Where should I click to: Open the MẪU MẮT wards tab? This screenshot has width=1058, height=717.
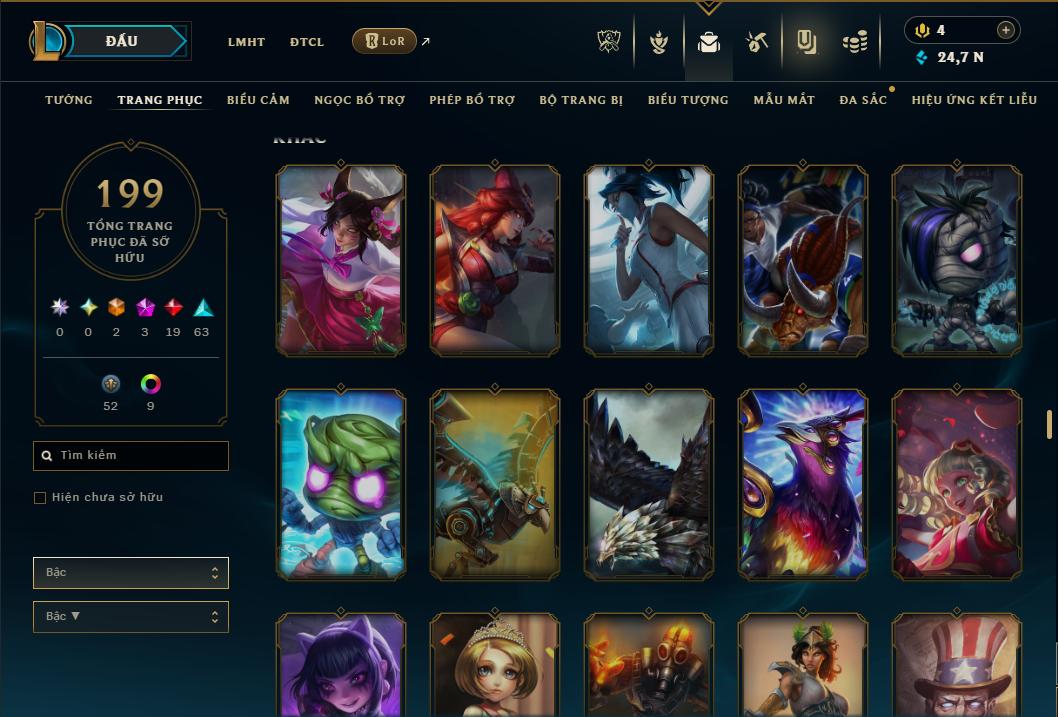pos(784,100)
